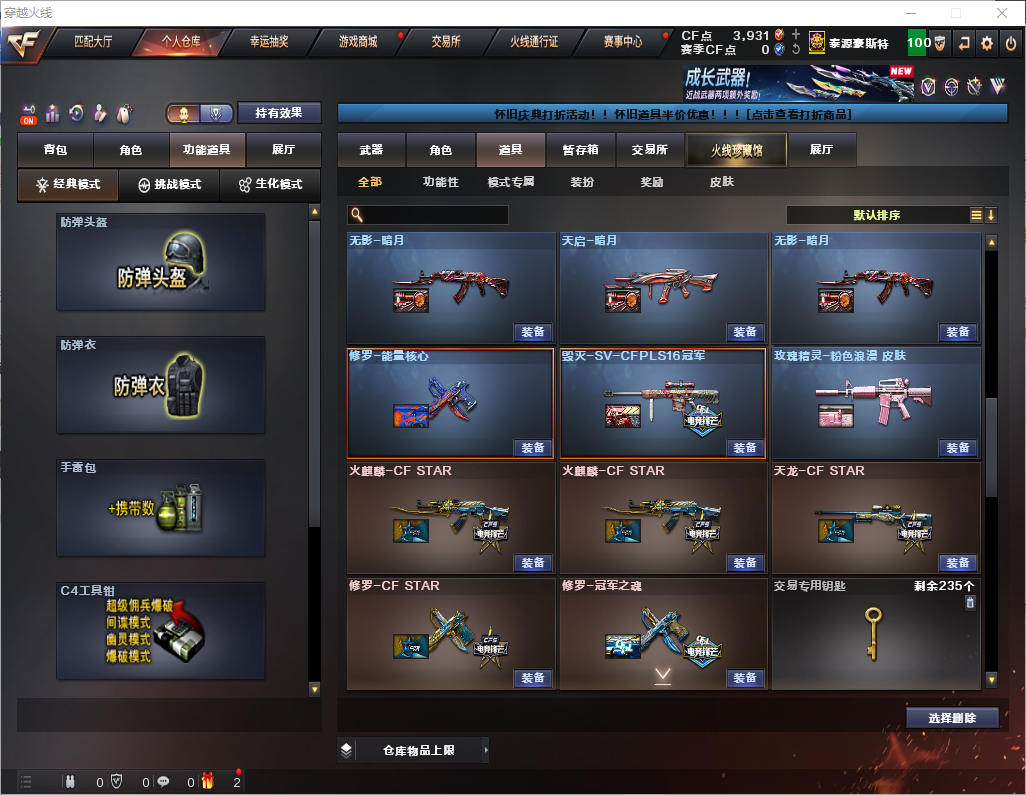Open the 幸运抽奖 lottery tab
The height and width of the screenshot is (795, 1026).
pos(269,42)
